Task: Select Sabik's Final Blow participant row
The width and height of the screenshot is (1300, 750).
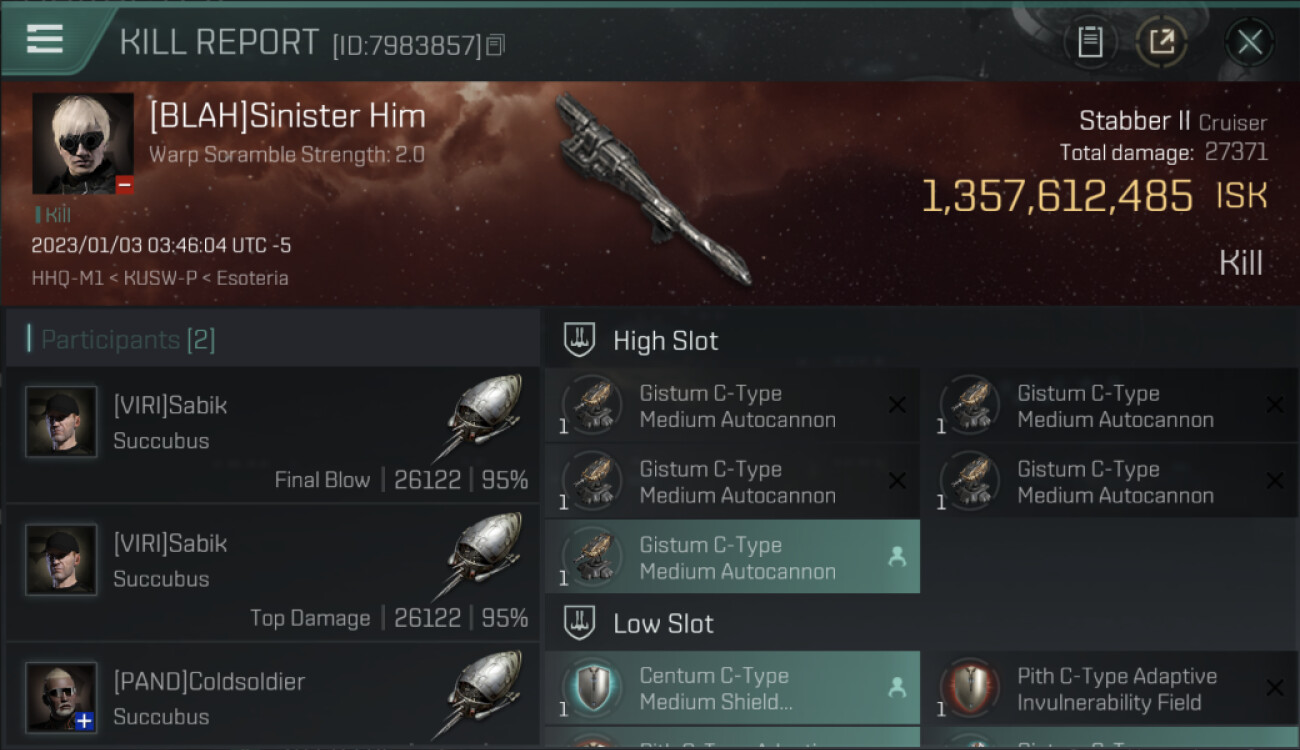Action: pyautogui.click(x=272, y=436)
